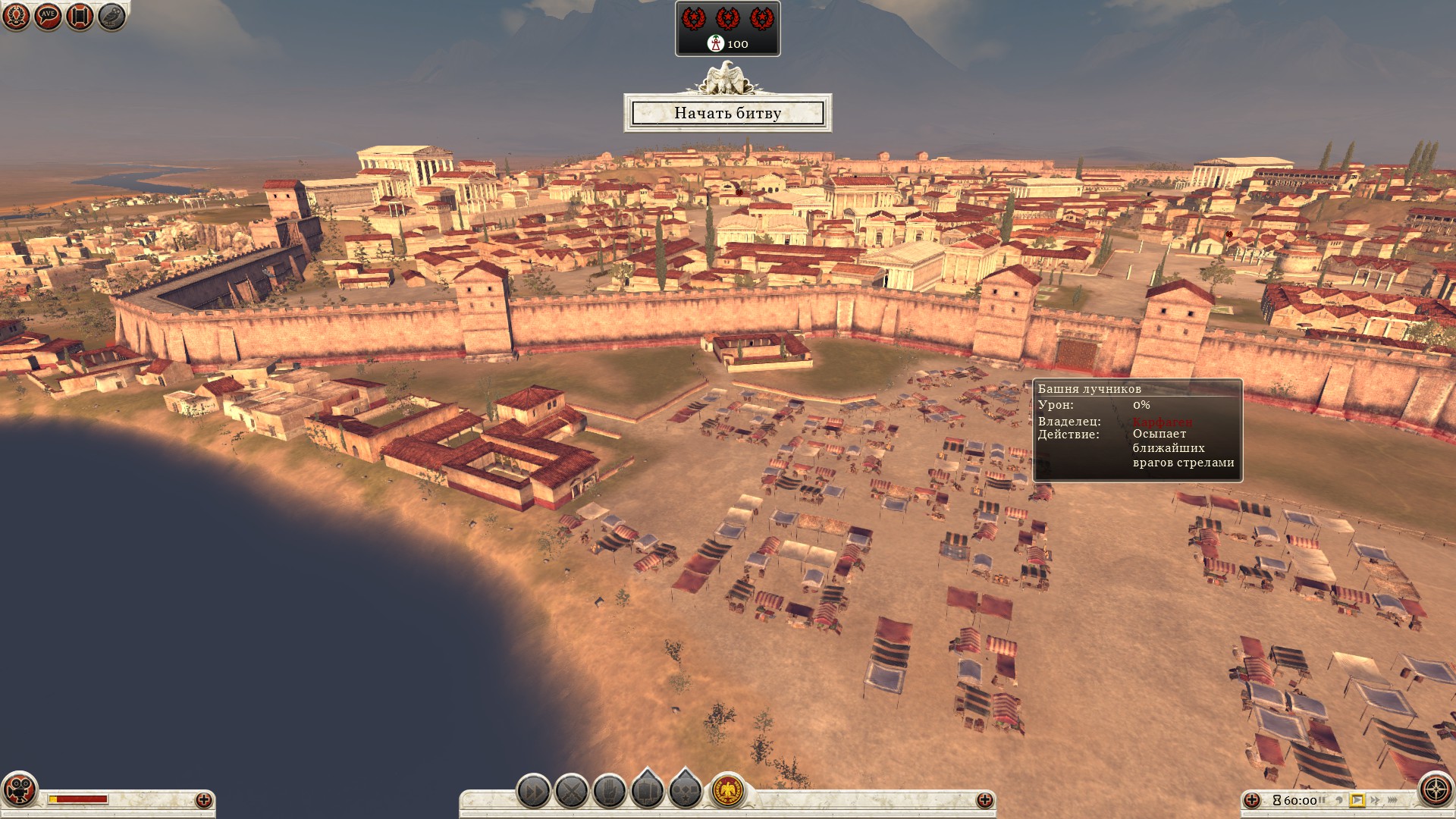The image size is (1456, 819).
Task: Toggle run mode with the double-arrow button
Action: (x=533, y=792)
